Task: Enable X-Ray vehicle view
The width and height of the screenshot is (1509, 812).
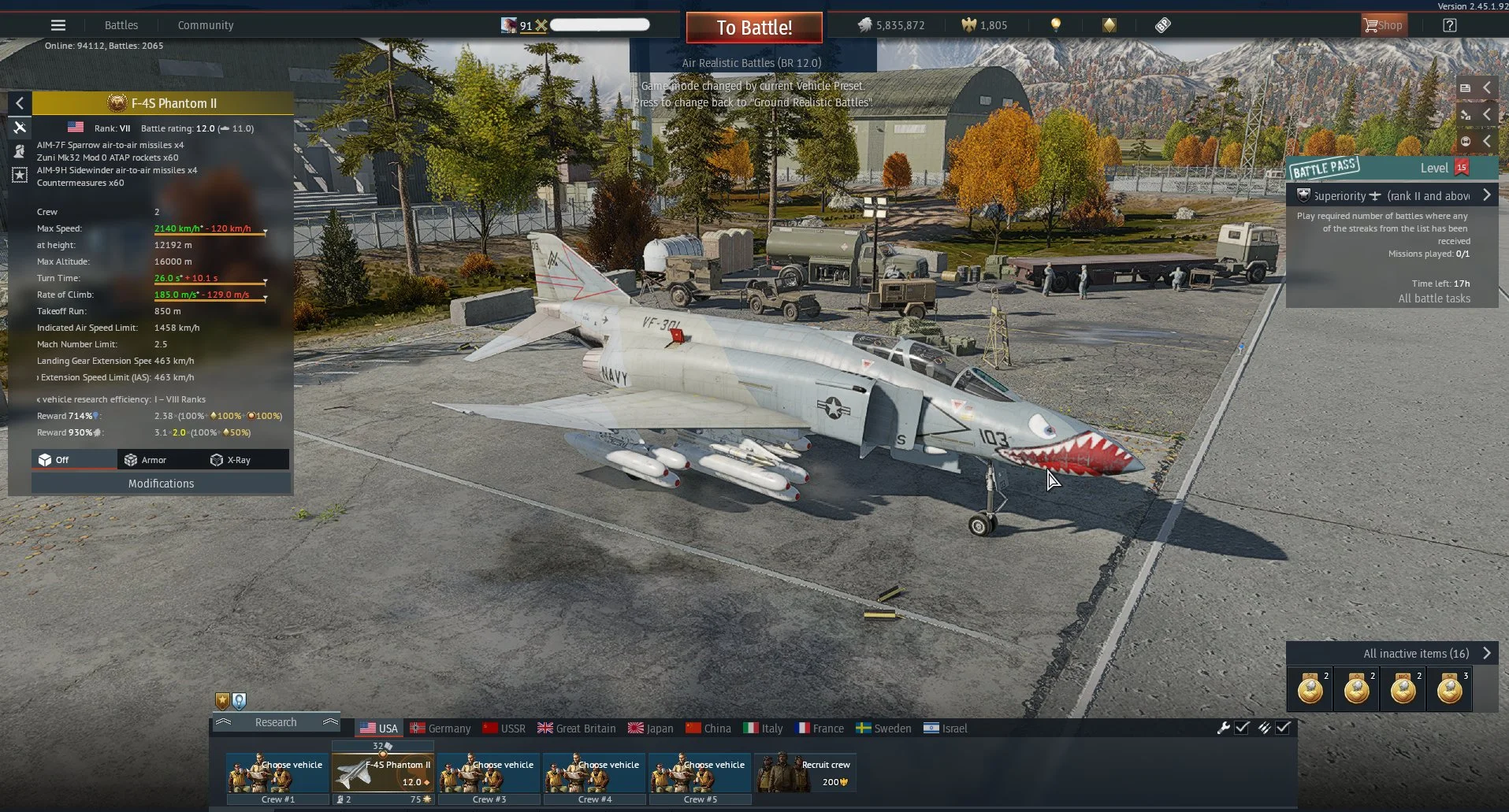Action: [x=231, y=460]
